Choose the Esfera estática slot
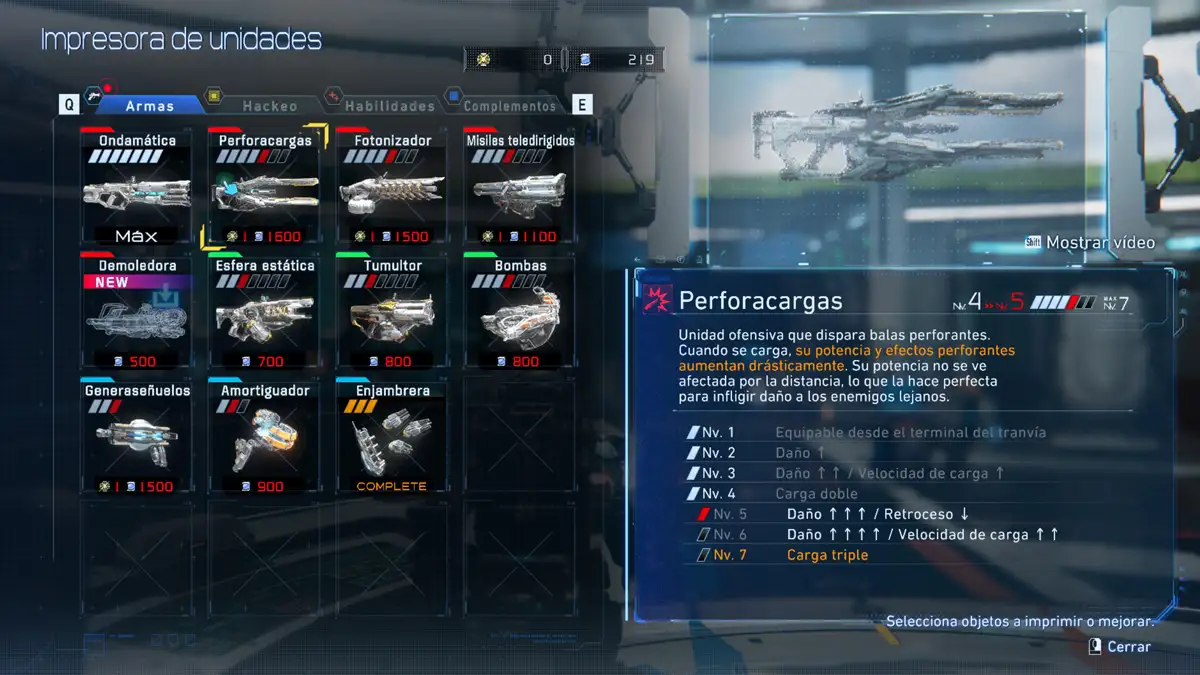 pos(265,313)
